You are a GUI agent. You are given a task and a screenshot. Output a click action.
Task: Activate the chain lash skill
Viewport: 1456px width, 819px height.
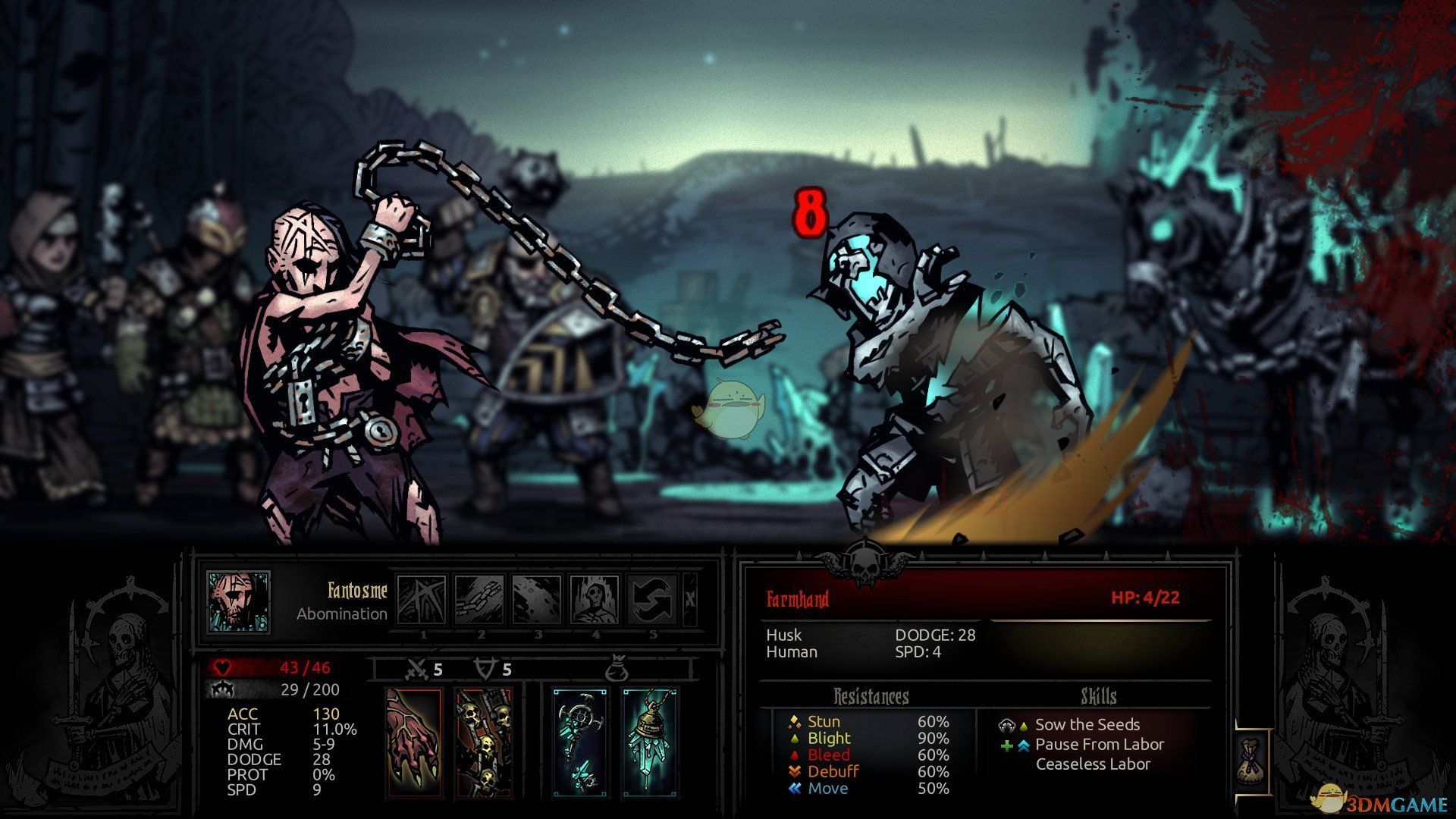(x=479, y=600)
